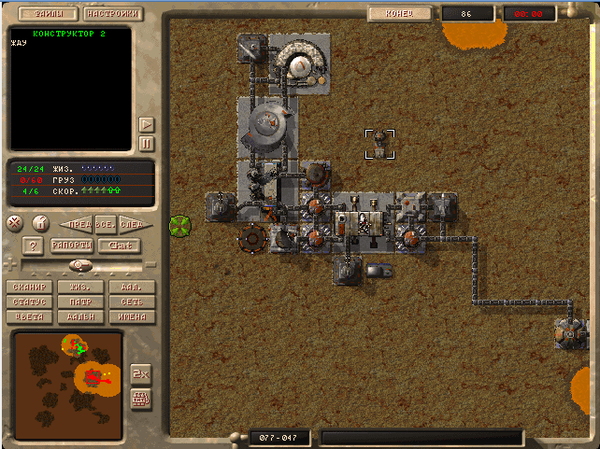Click the play arrow under the unit display
Screen dimensions: 600x449
coord(146,124)
